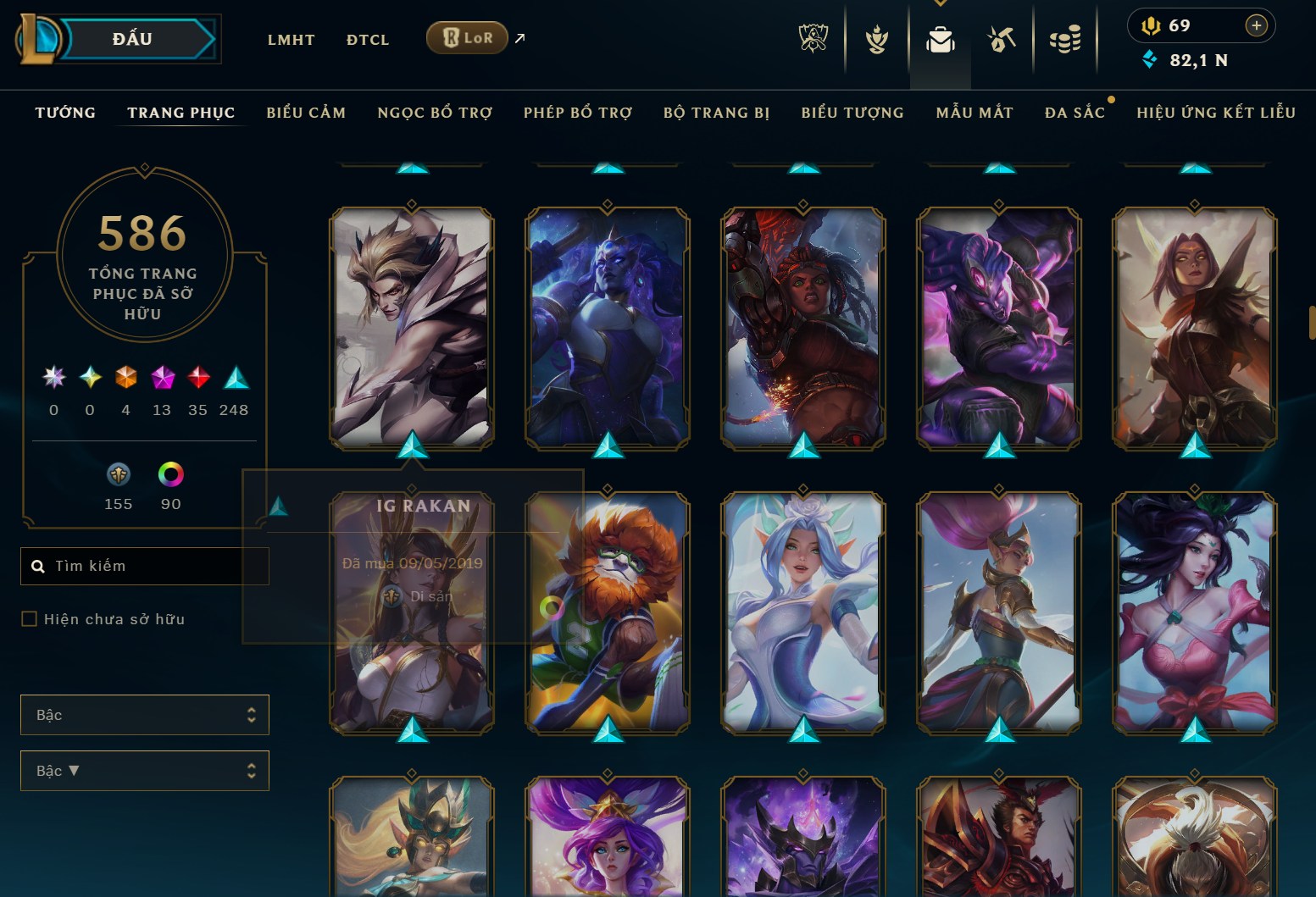Open the Store coins icon
Viewport: 1316px width, 897px height.
pyautogui.click(x=1066, y=38)
